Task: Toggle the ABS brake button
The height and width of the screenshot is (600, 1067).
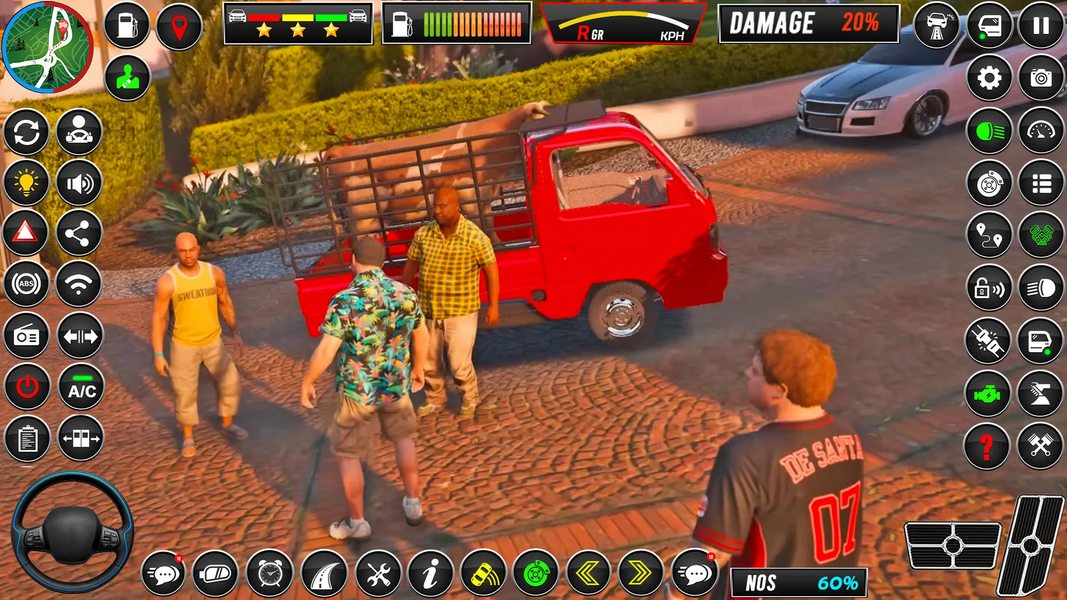Action: pyautogui.click(x=26, y=284)
